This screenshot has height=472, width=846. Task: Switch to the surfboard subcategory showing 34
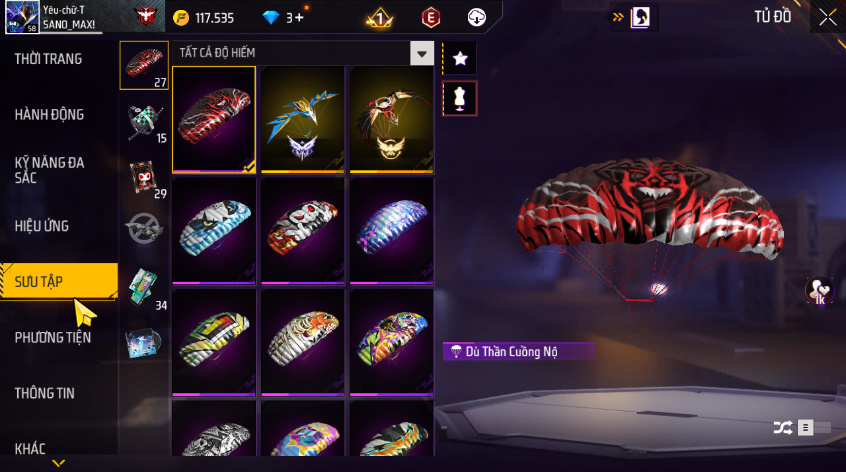pyautogui.click(x=143, y=289)
